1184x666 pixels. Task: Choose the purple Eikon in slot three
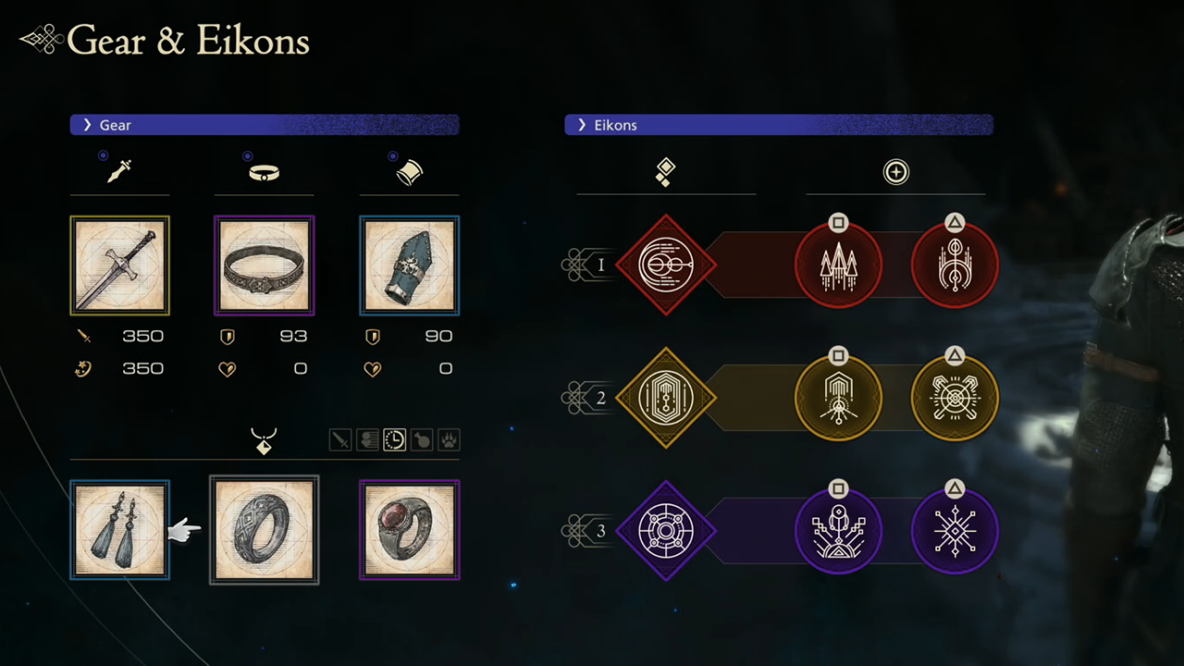tap(666, 530)
